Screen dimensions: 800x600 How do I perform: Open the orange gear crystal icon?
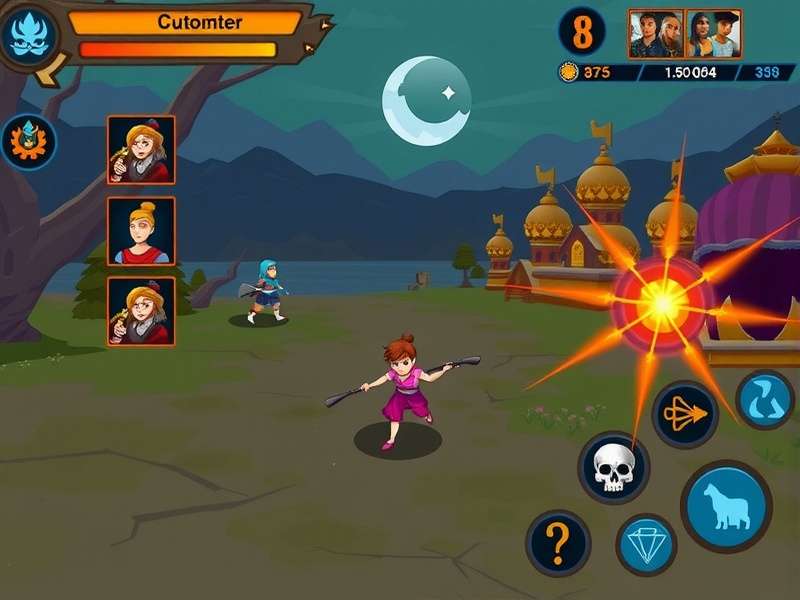coord(29,142)
